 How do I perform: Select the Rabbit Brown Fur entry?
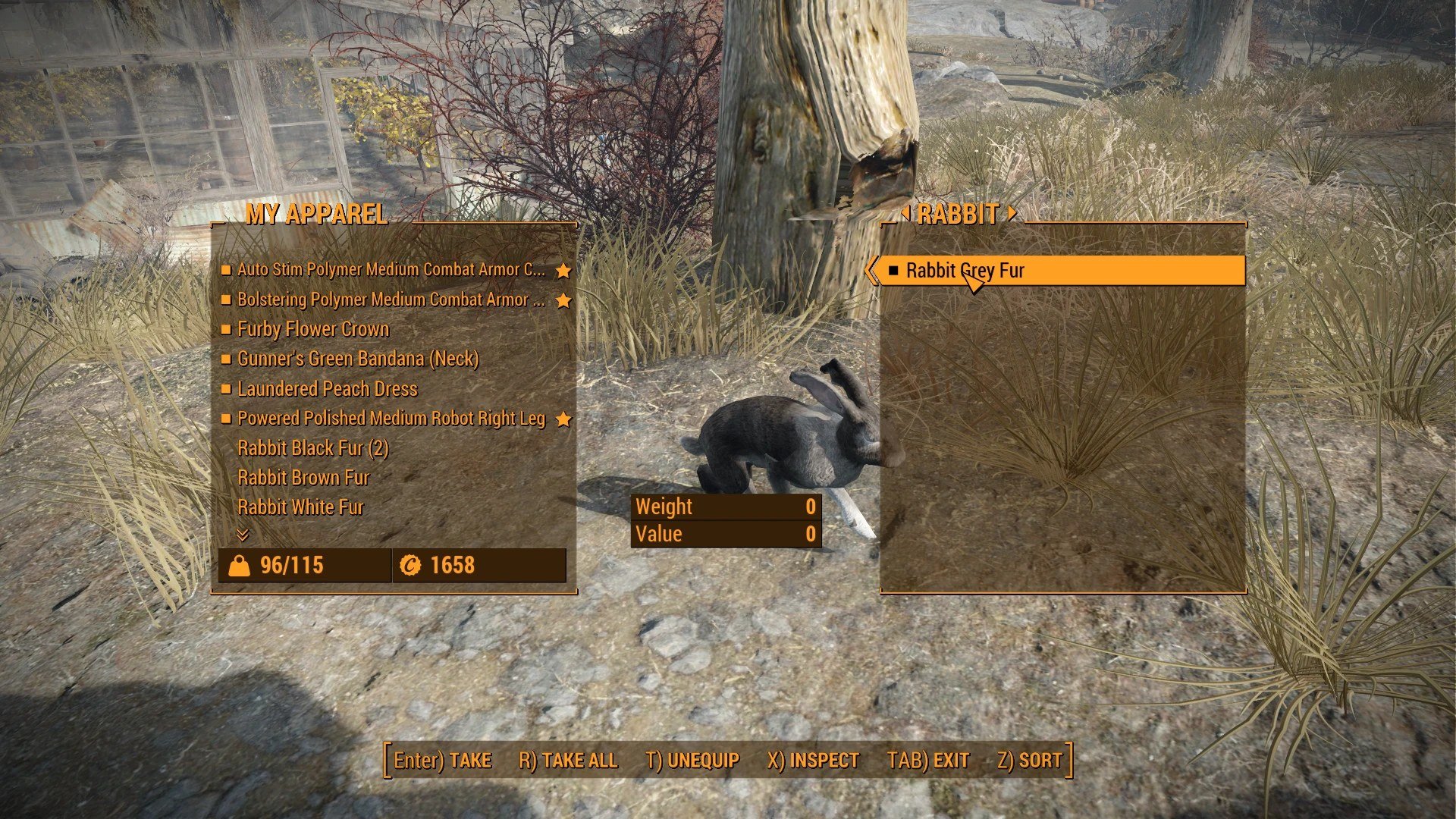tap(303, 478)
